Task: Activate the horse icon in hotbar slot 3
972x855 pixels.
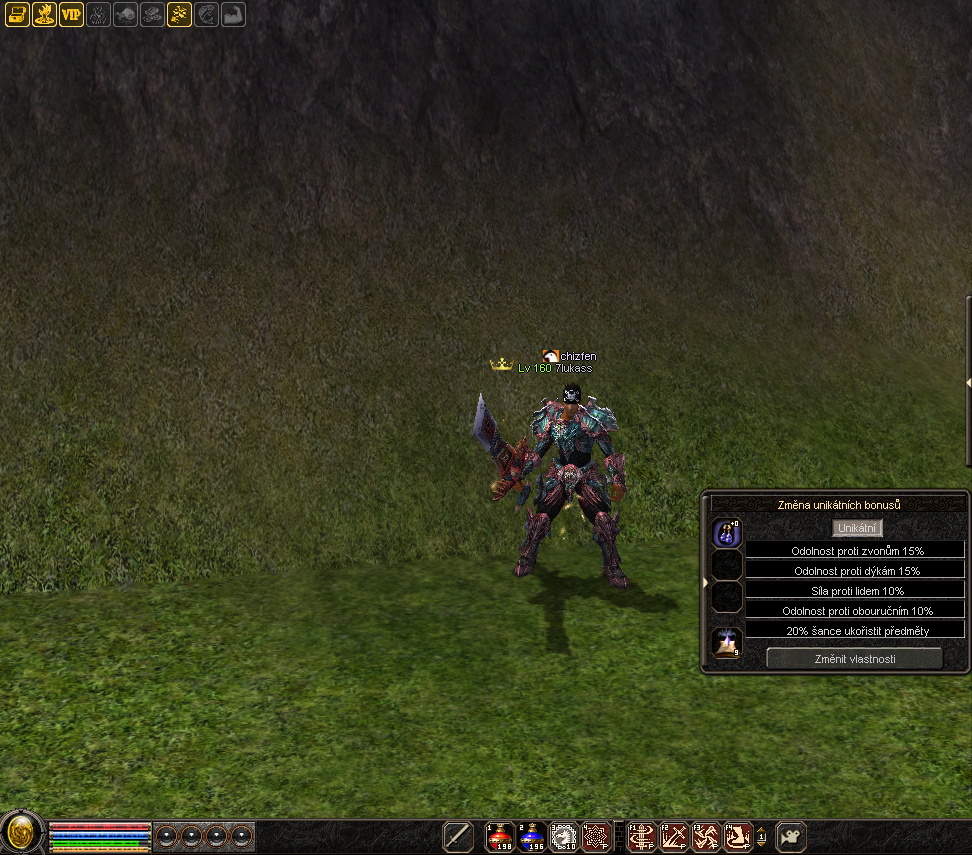Action: point(564,836)
